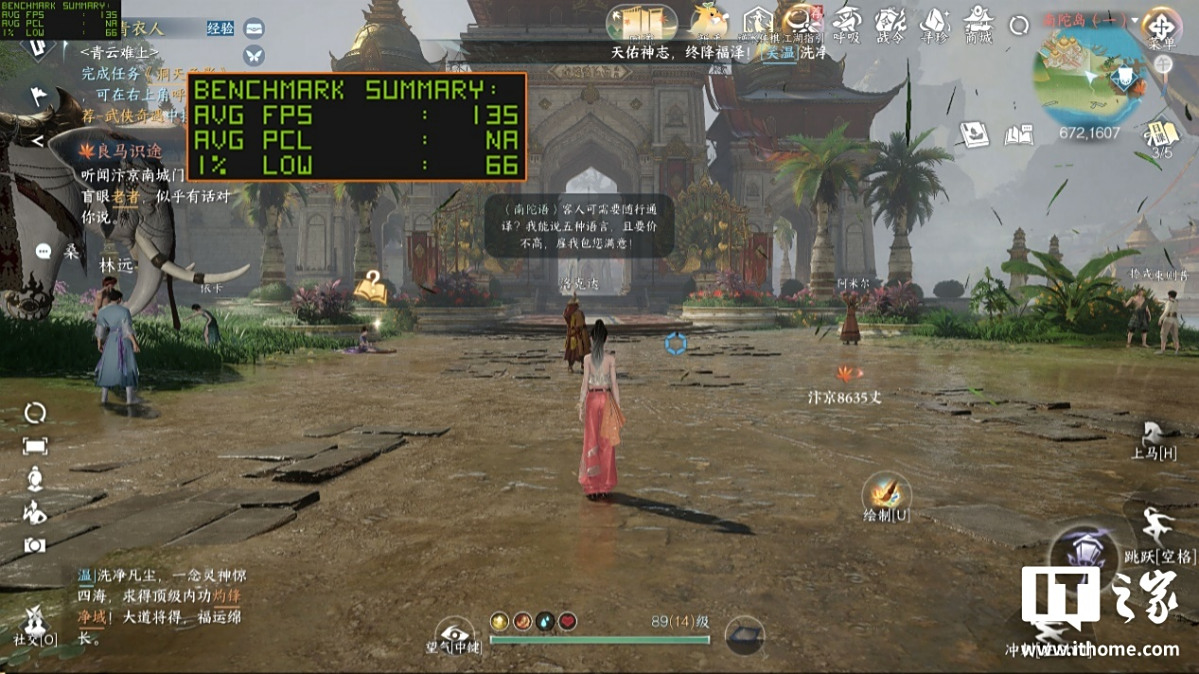Open the 寻珍 treasure hunt icon
This screenshot has width=1199, height=674.
(x=934, y=23)
